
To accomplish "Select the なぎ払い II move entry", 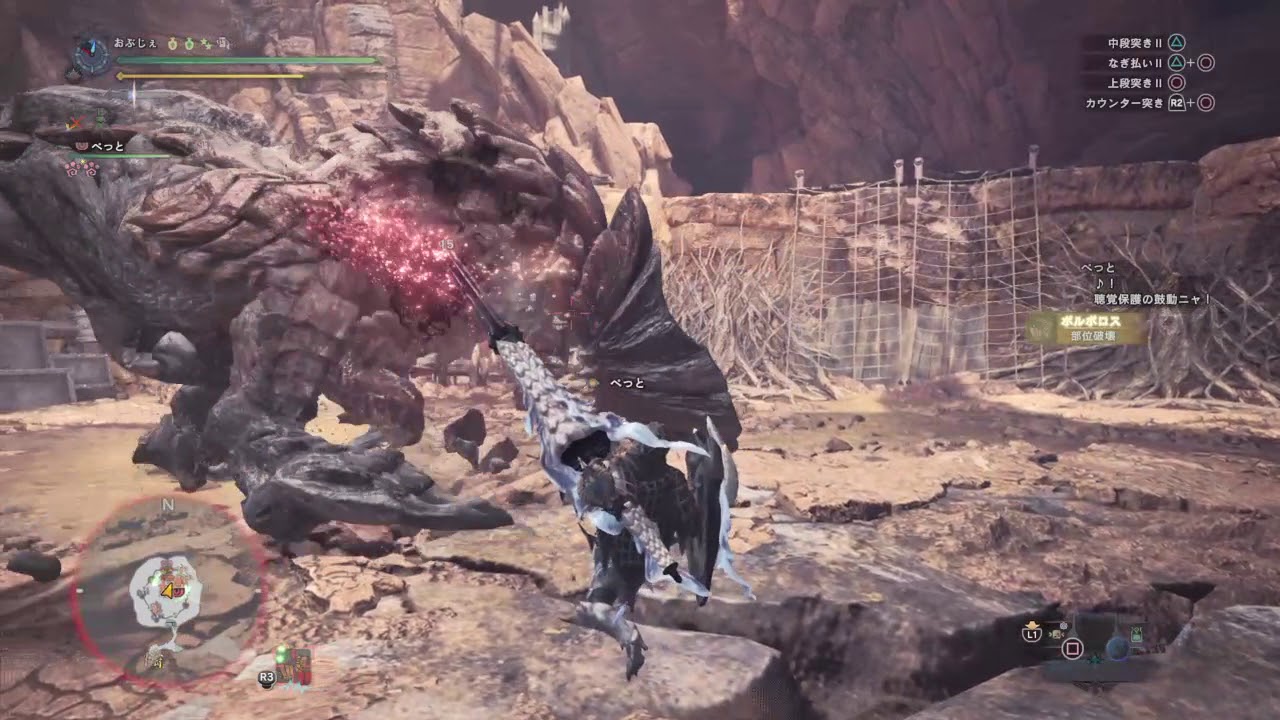I will point(1135,63).
